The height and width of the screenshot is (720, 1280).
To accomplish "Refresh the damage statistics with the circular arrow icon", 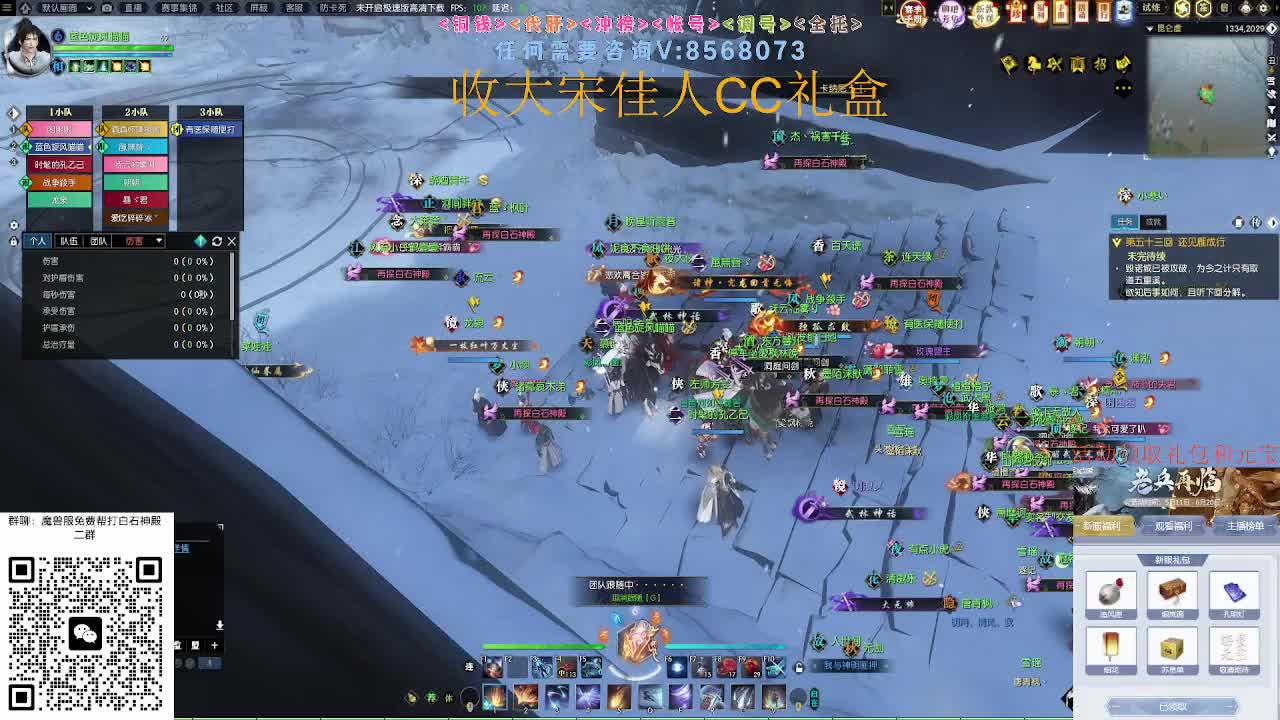I will tap(217, 241).
